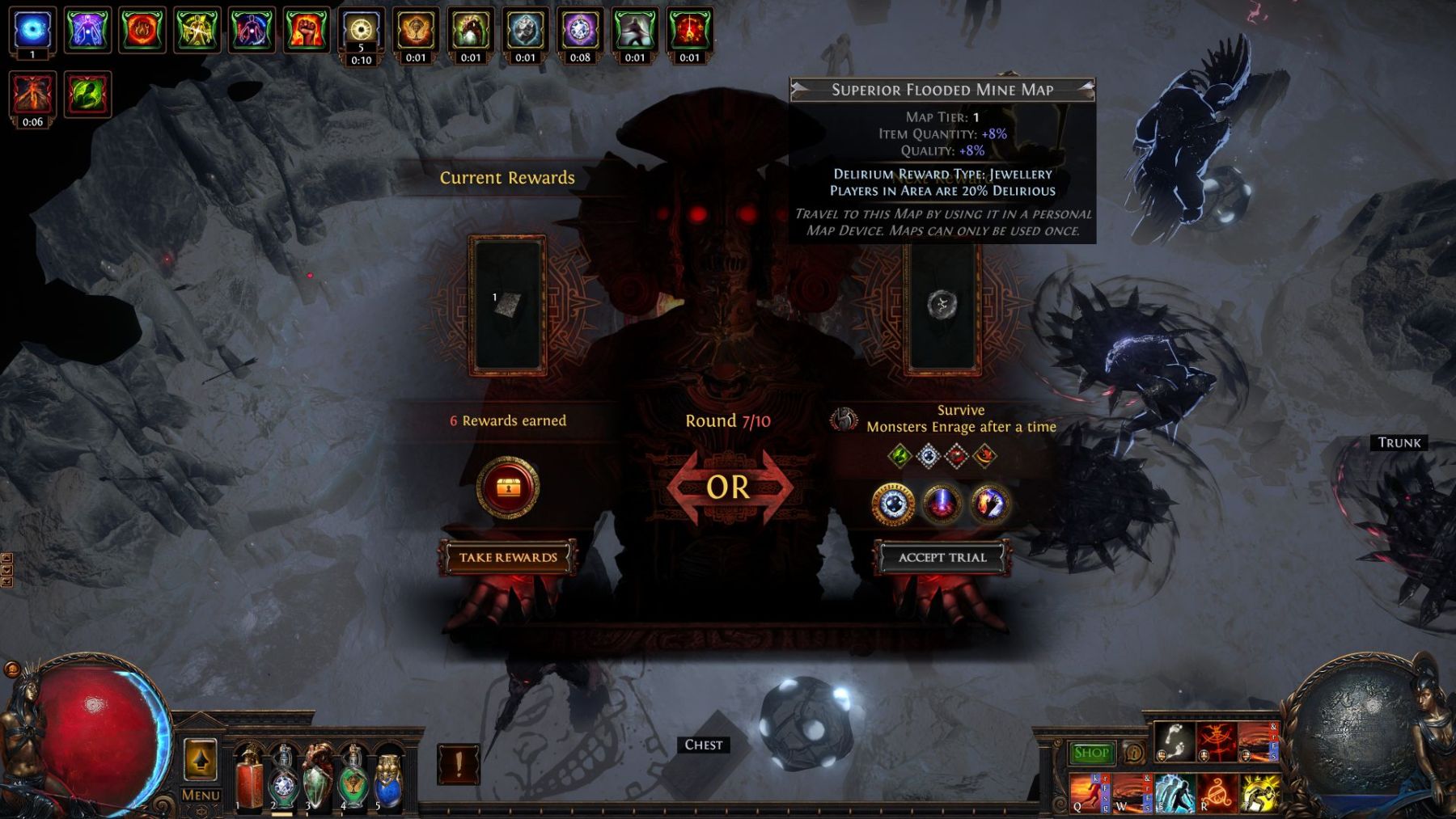Select the map item in Current Rewards
This screenshot has width=1456, height=819.
508,305
